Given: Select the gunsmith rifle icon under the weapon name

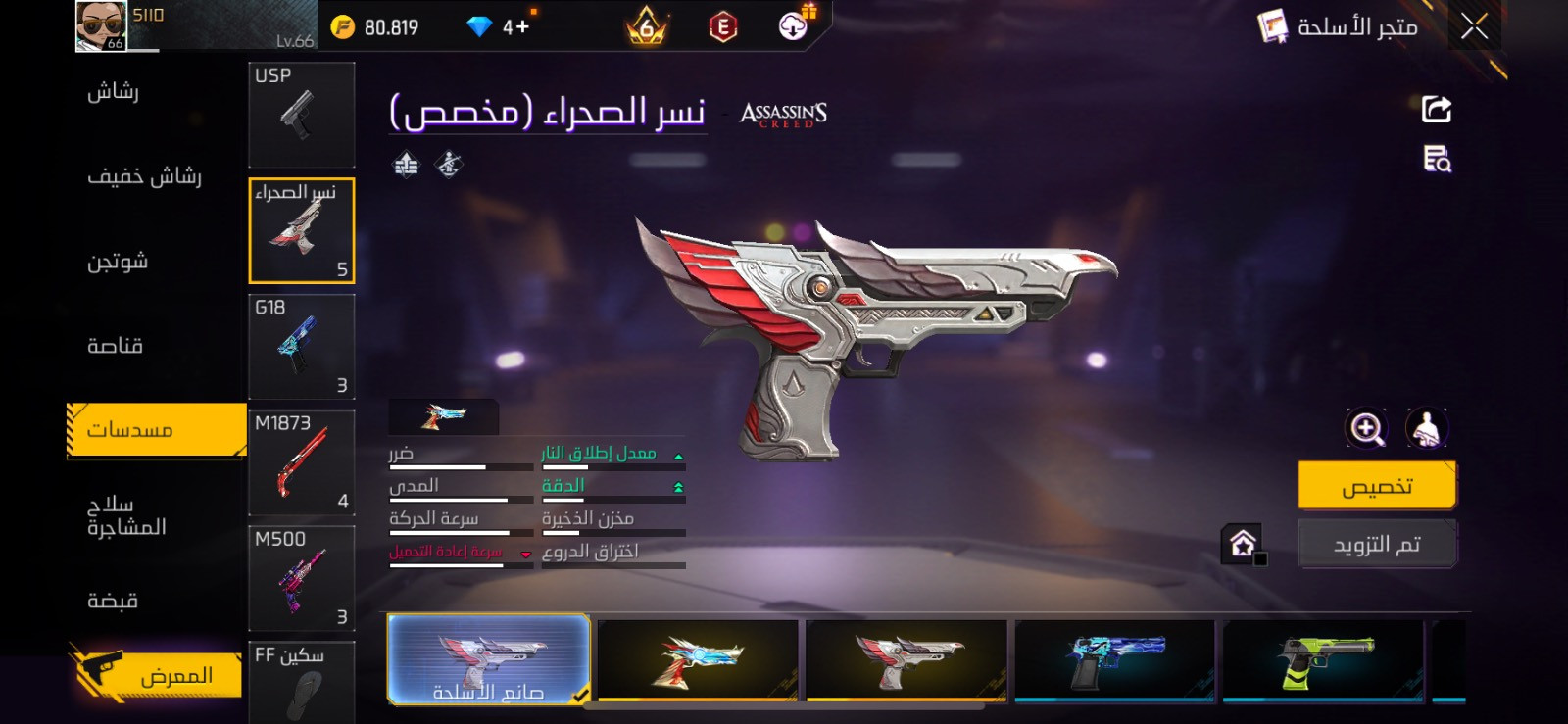Looking at the screenshot, I should pyautogui.click(x=449, y=165).
